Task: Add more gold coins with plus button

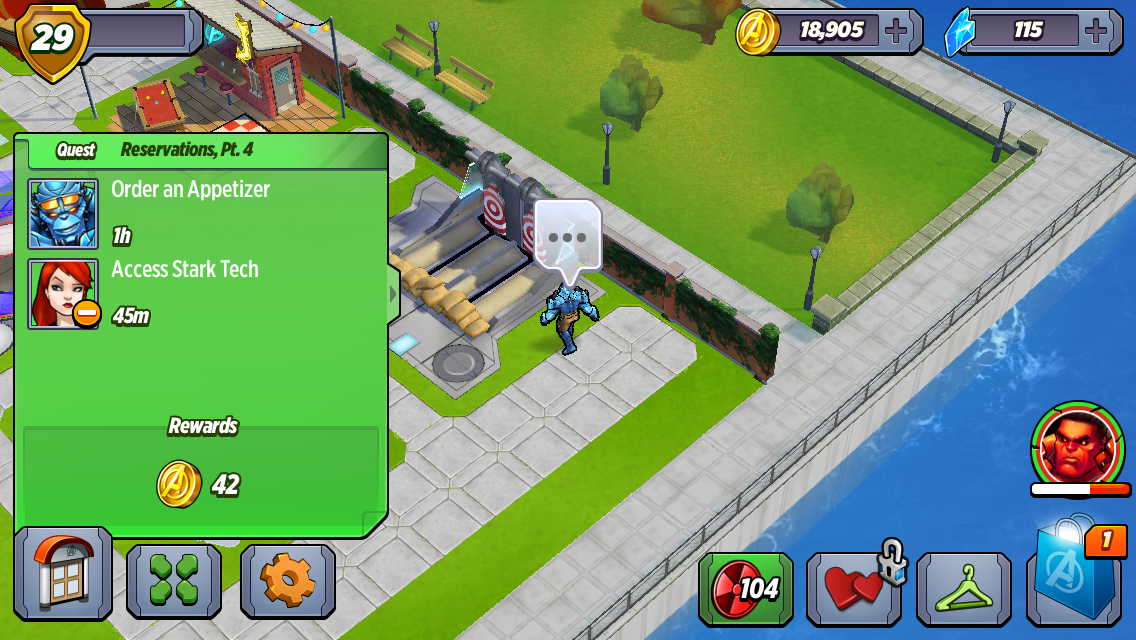Action: click(x=897, y=31)
